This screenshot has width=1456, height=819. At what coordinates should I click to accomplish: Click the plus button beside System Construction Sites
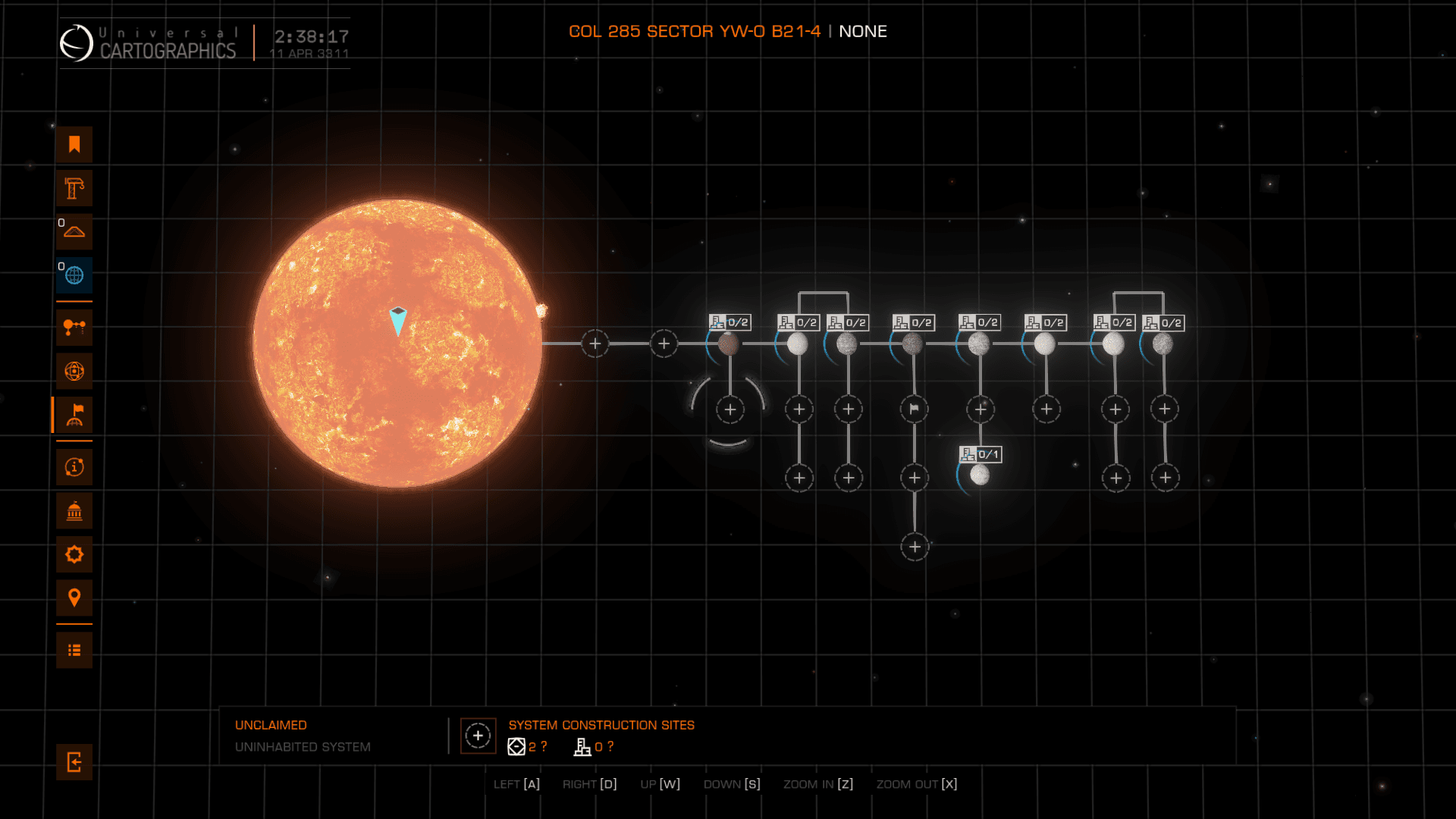point(478,736)
